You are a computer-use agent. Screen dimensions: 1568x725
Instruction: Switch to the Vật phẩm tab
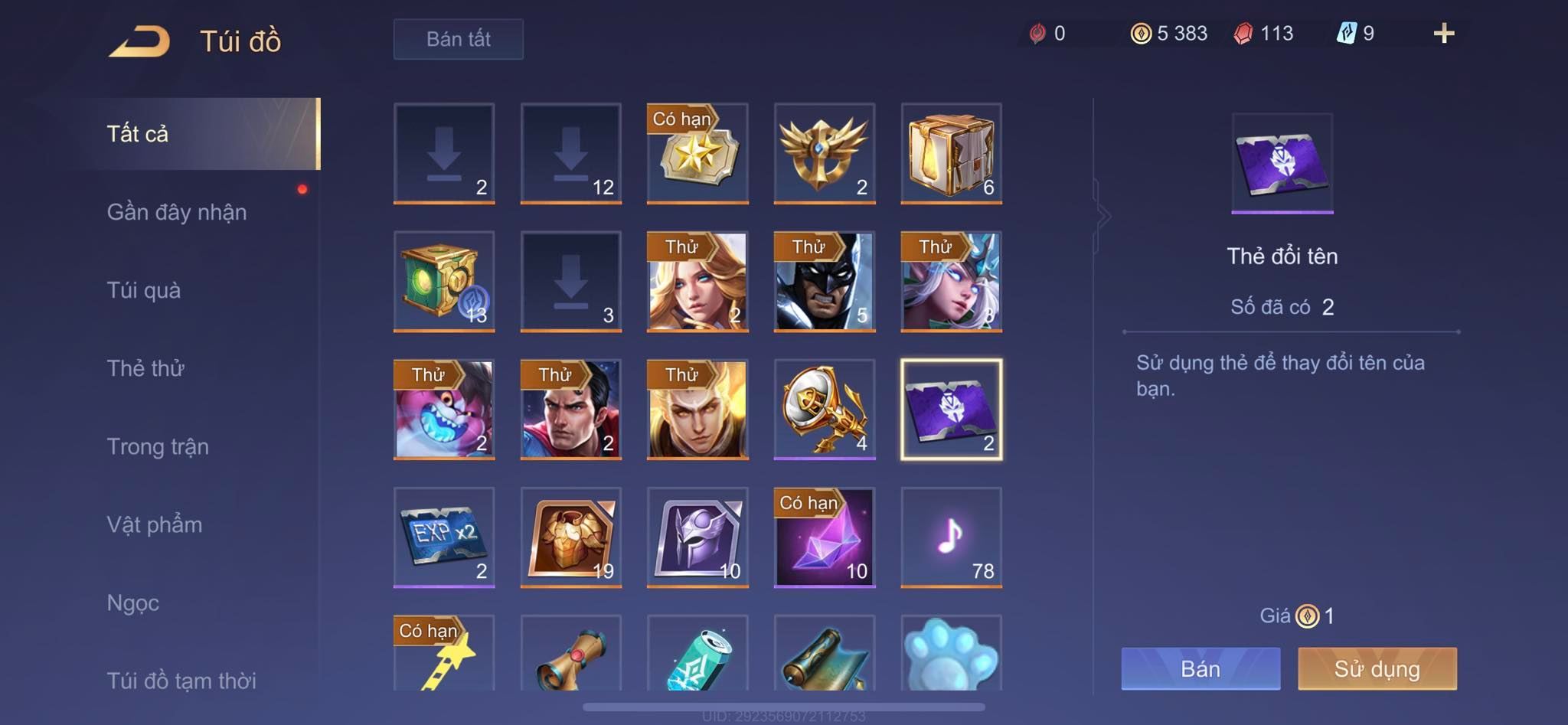(155, 524)
